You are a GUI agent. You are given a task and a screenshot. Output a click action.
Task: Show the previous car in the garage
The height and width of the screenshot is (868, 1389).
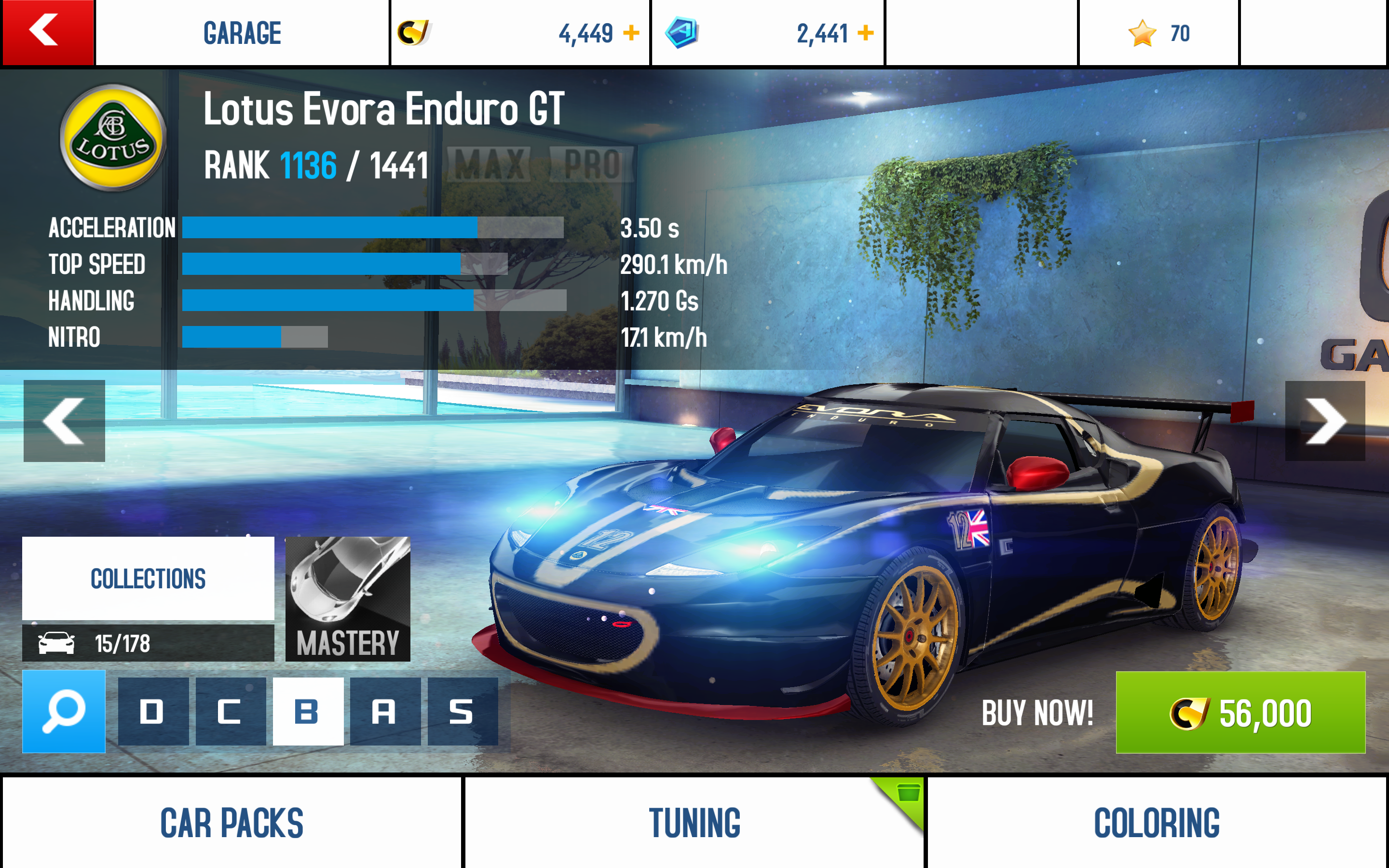[64, 421]
